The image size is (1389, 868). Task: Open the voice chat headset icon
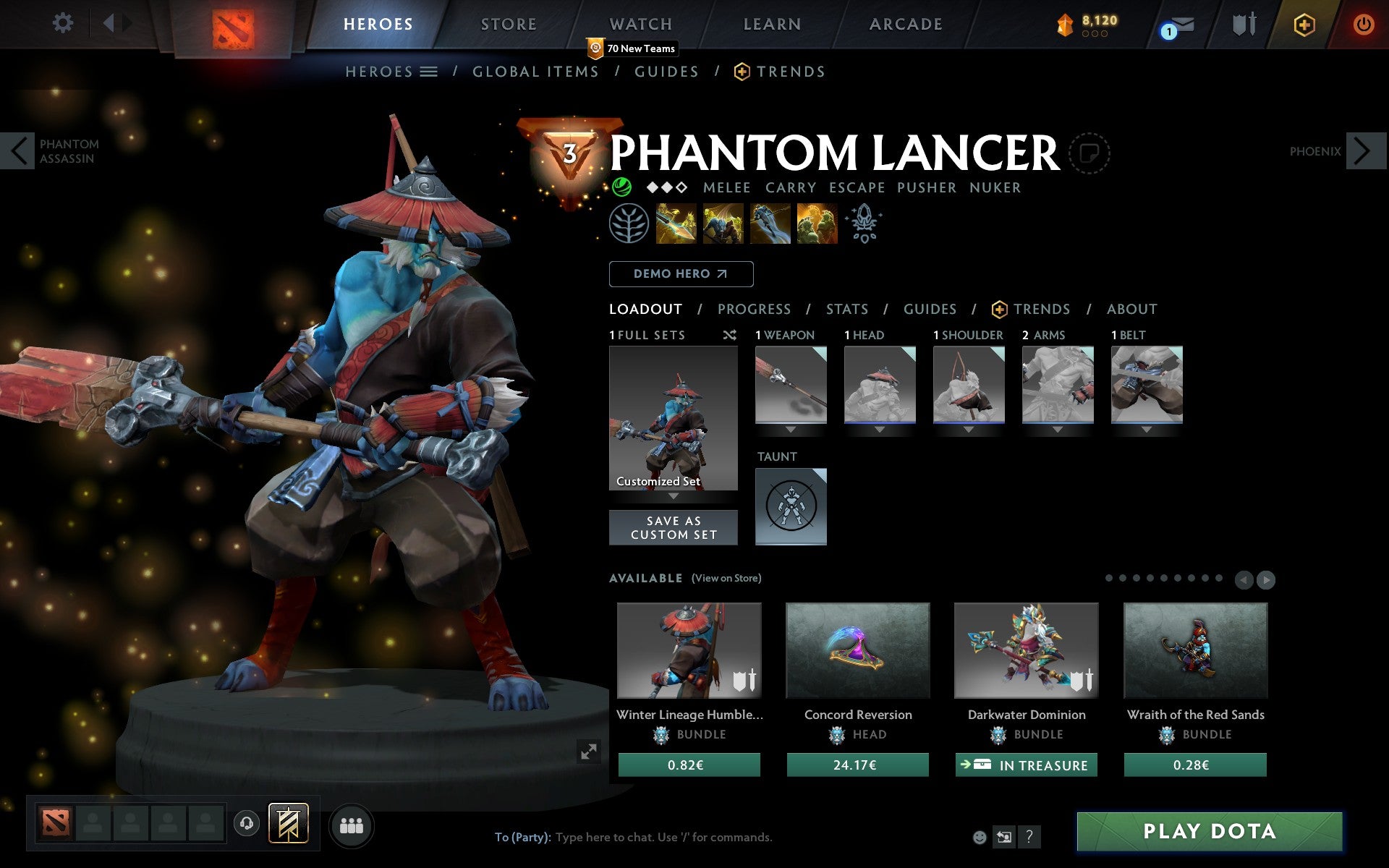pyautogui.click(x=246, y=822)
